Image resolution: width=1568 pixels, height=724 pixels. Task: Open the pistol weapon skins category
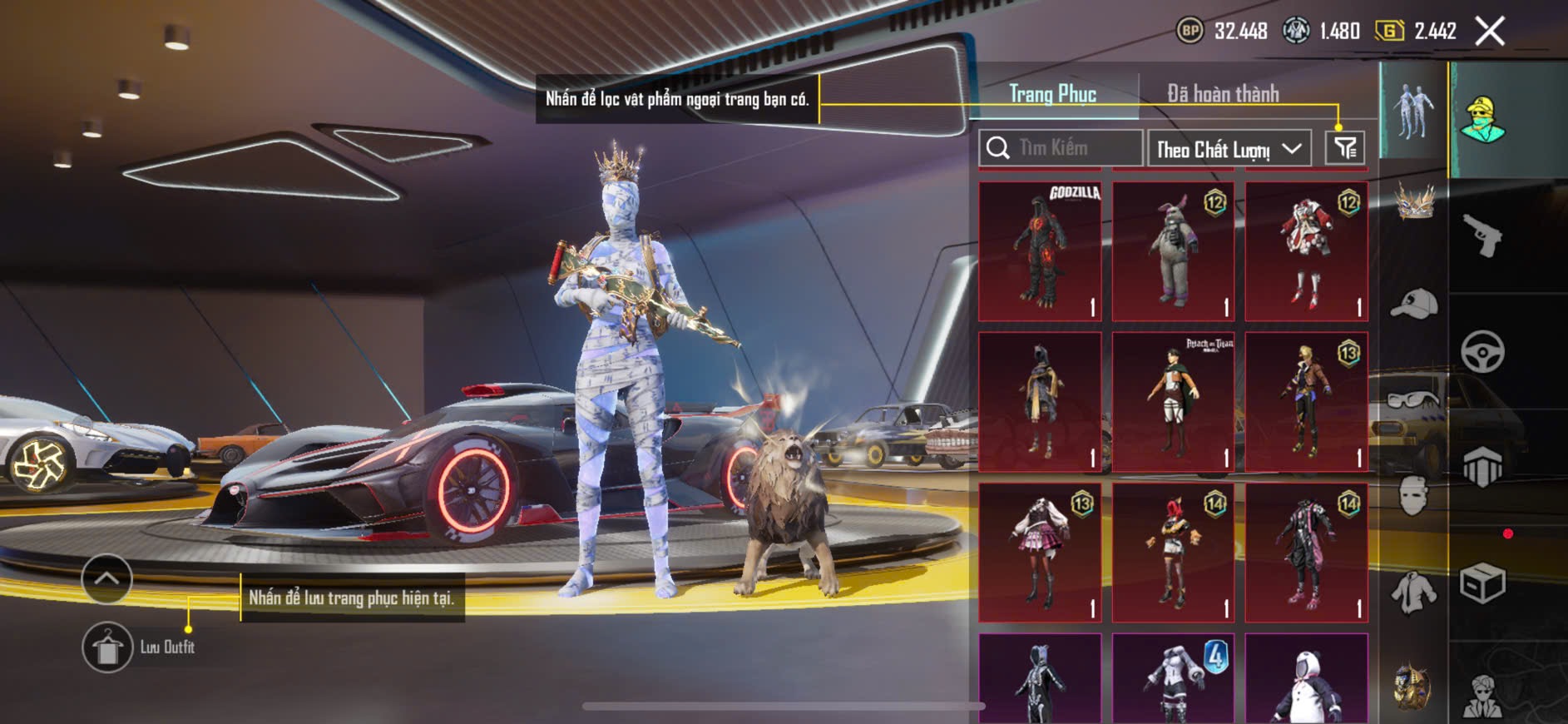coord(1482,236)
